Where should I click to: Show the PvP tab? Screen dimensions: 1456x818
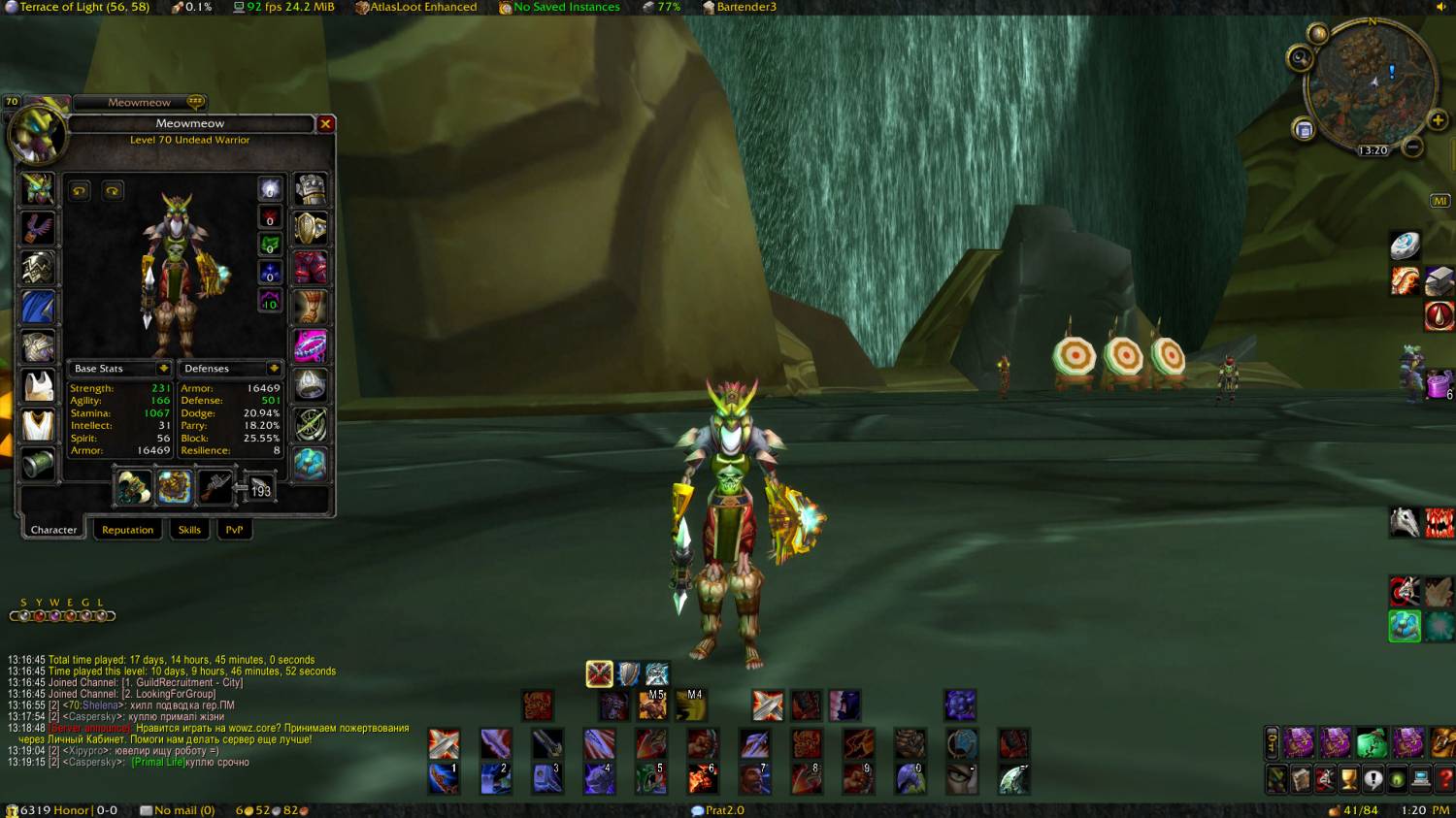click(x=234, y=530)
